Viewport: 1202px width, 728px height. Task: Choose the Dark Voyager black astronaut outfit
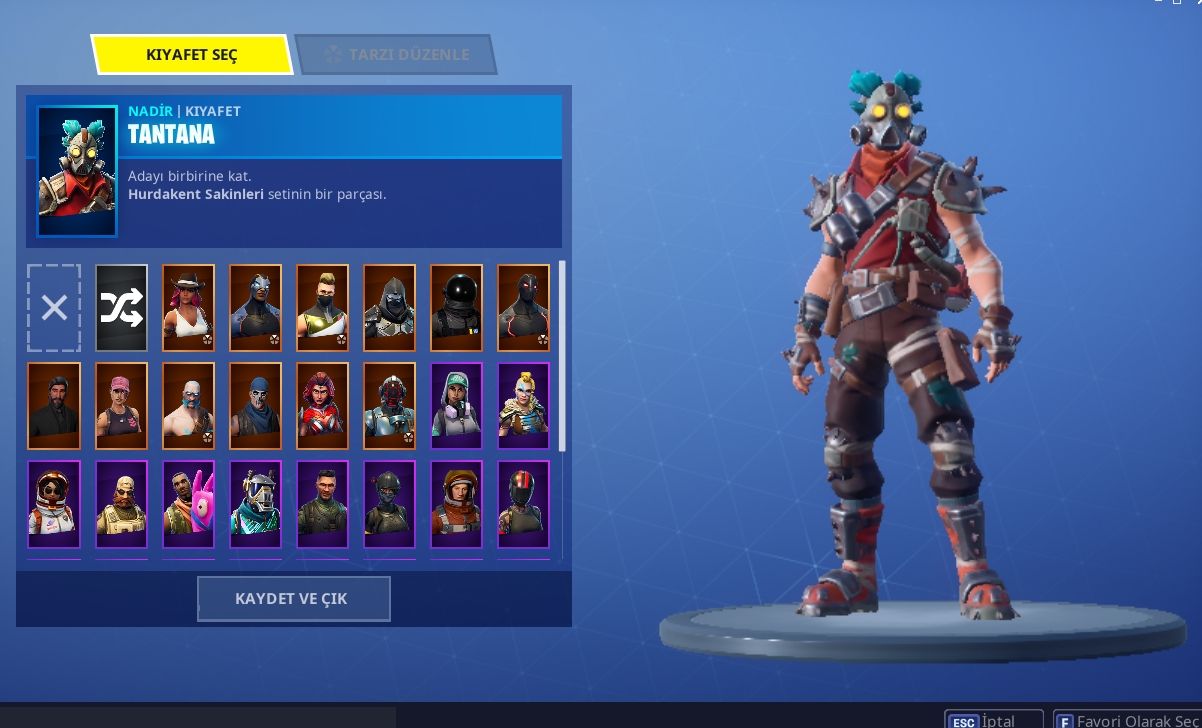pos(456,308)
